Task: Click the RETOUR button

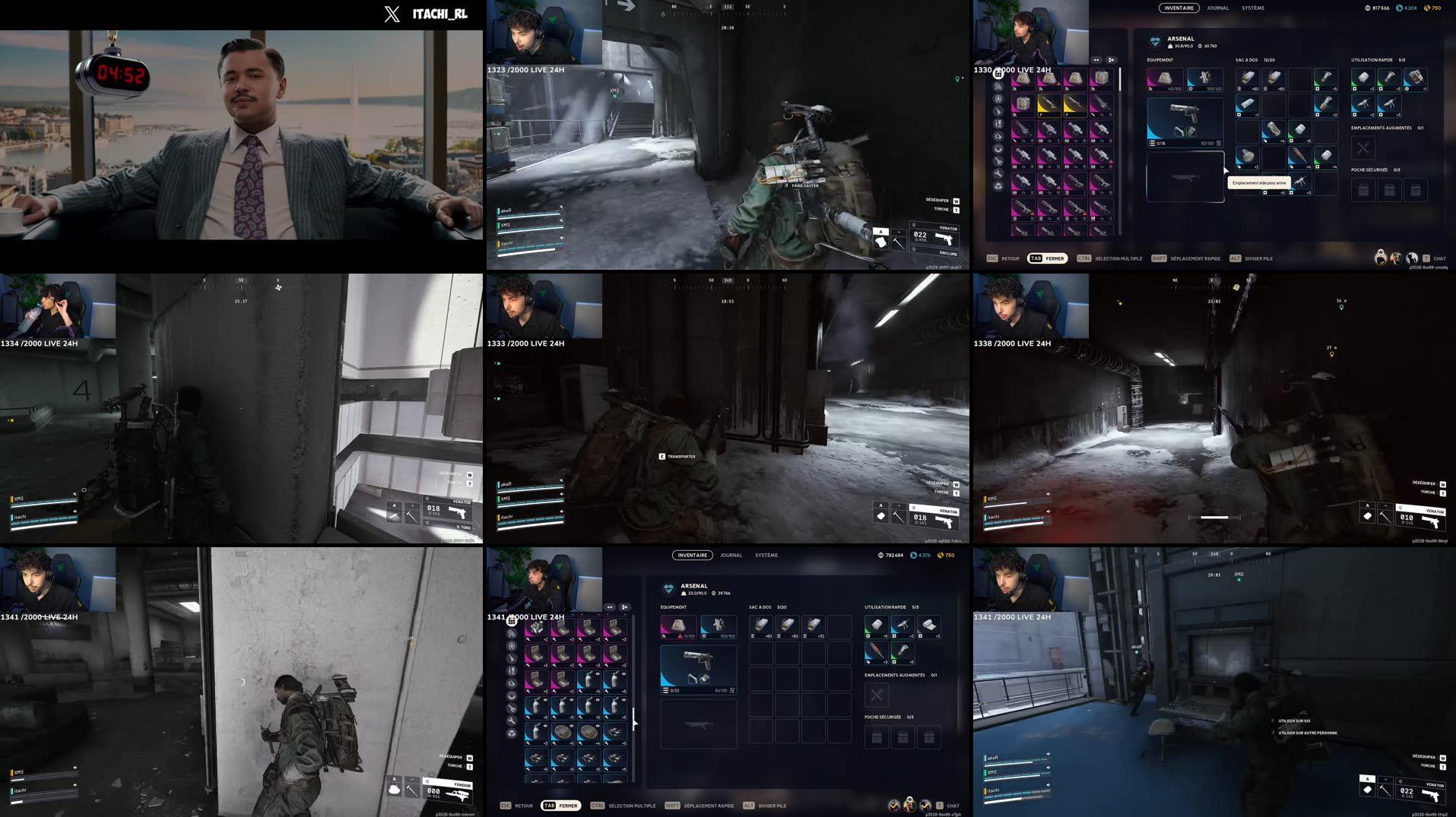Action: click(1010, 258)
